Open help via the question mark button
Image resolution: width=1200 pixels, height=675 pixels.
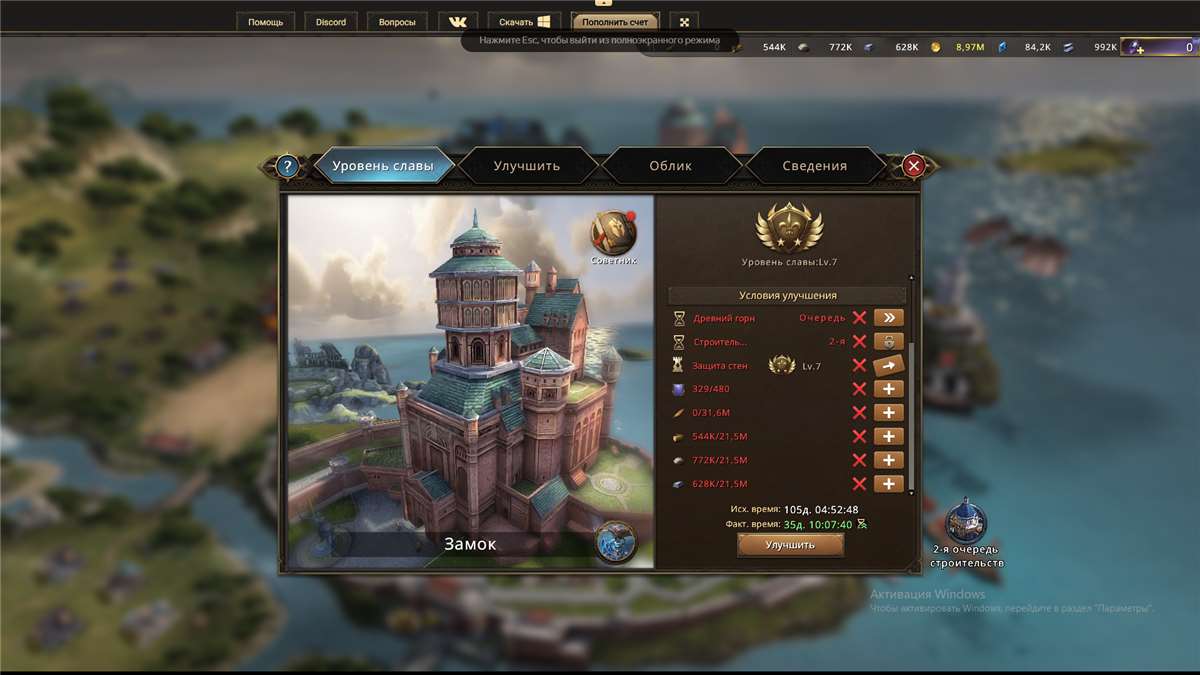click(x=288, y=166)
